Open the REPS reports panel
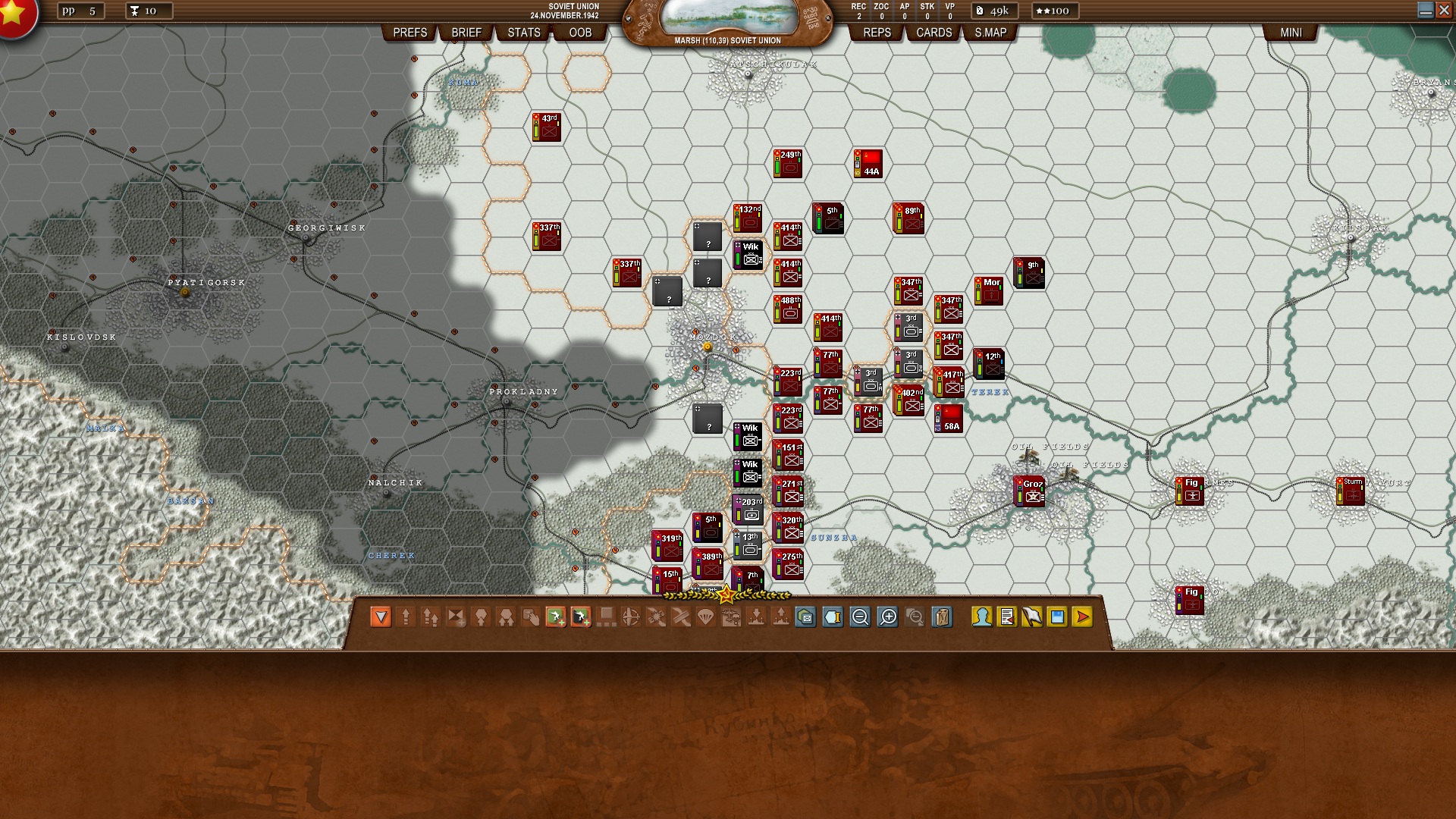 click(x=876, y=33)
